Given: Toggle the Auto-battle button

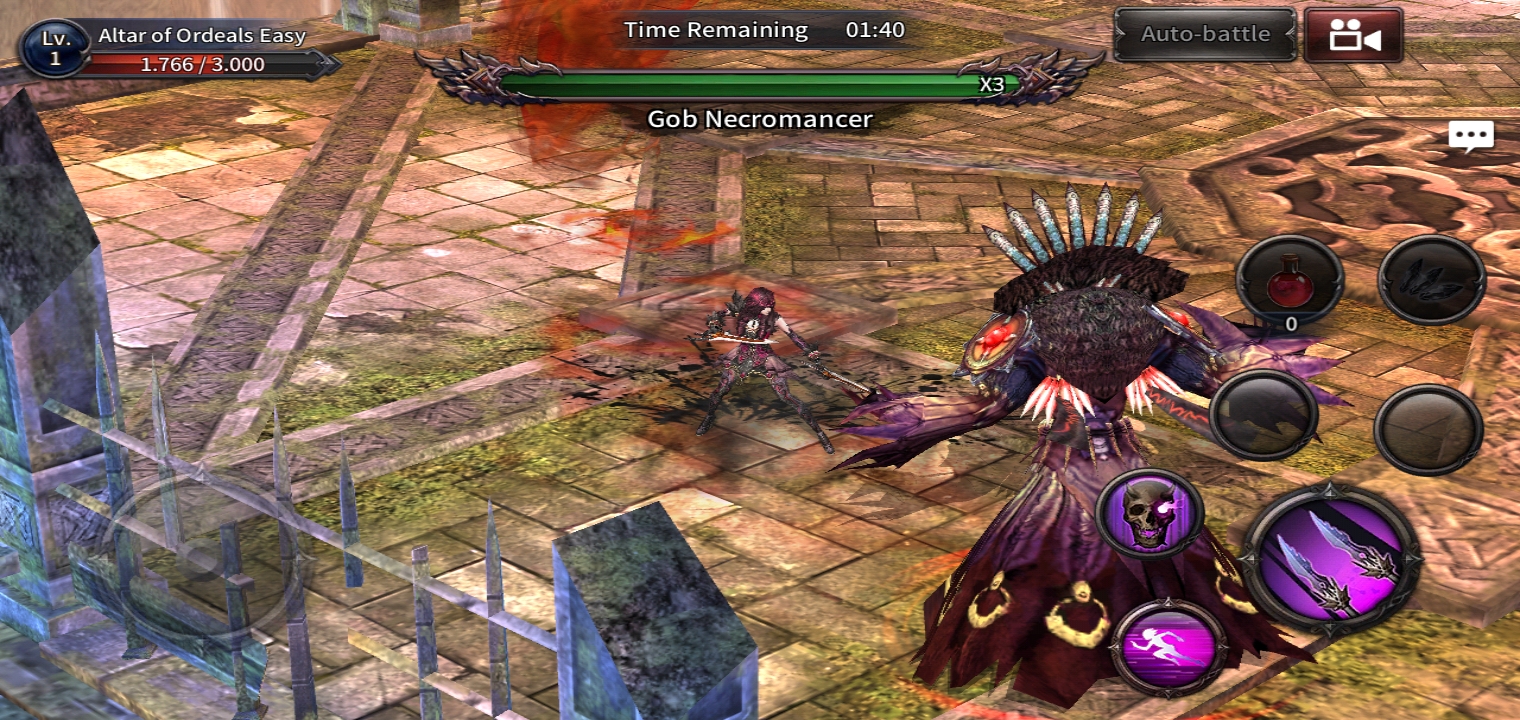Looking at the screenshot, I should pyautogui.click(x=1205, y=34).
